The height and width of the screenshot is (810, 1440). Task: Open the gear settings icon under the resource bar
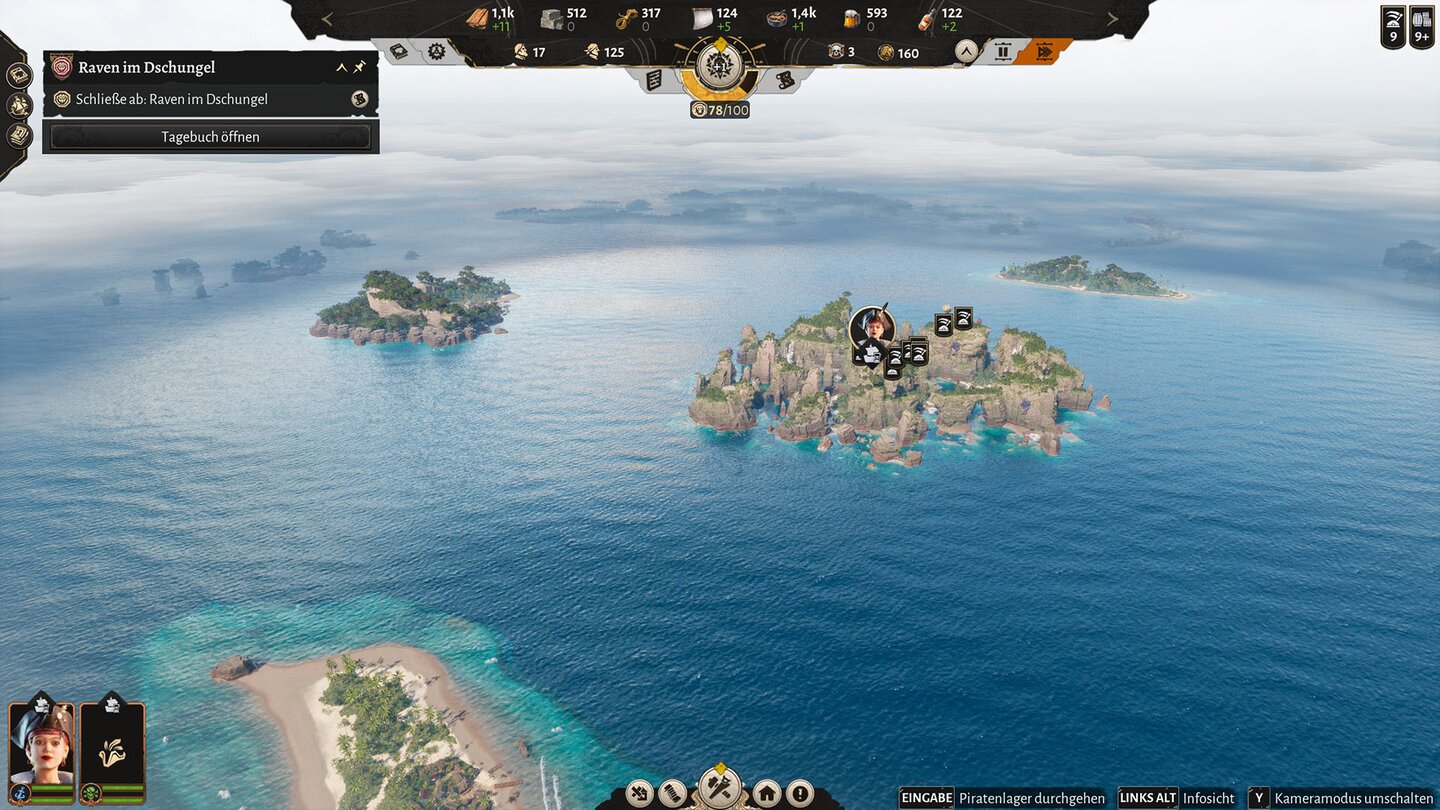437,52
